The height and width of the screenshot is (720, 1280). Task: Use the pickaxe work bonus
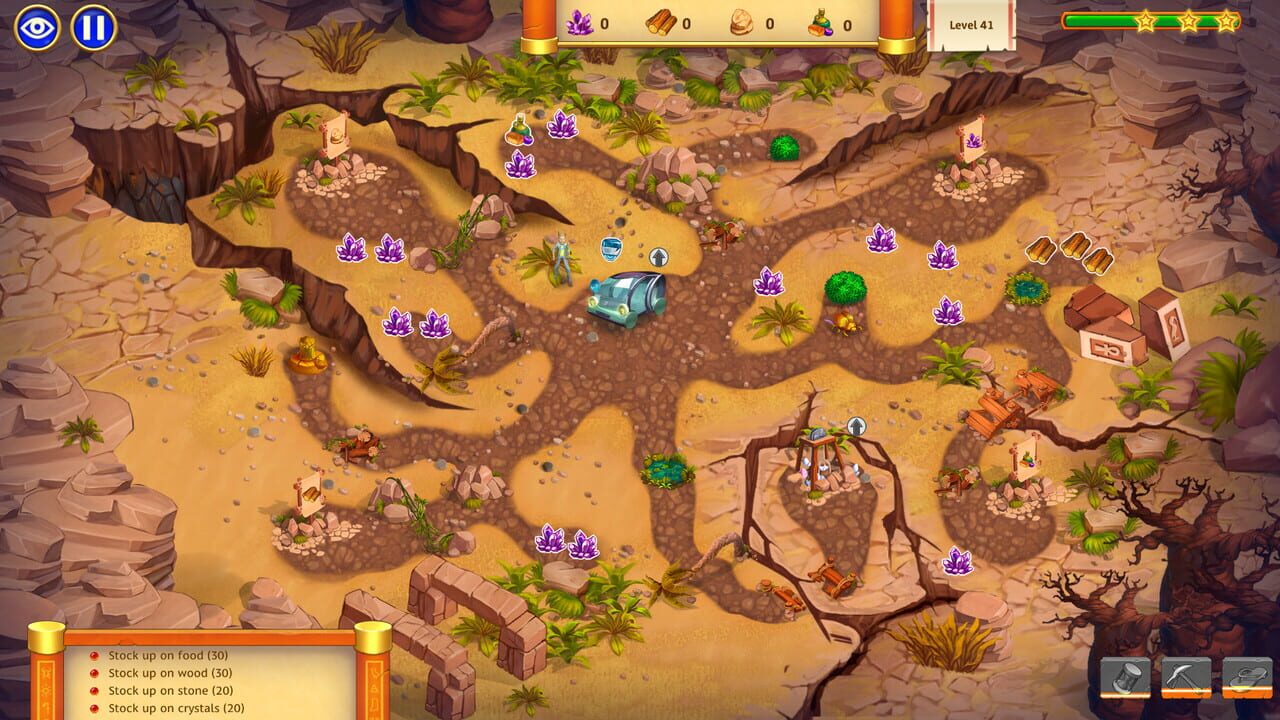pos(1186,677)
